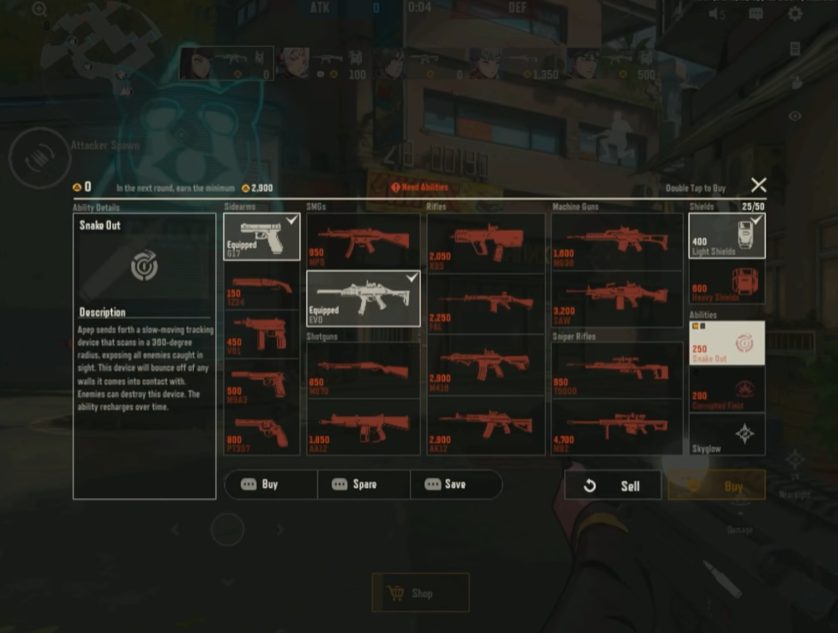This screenshot has height=633, width=838.
Task: Open the settings gear icon
Action: click(x=795, y=14)
